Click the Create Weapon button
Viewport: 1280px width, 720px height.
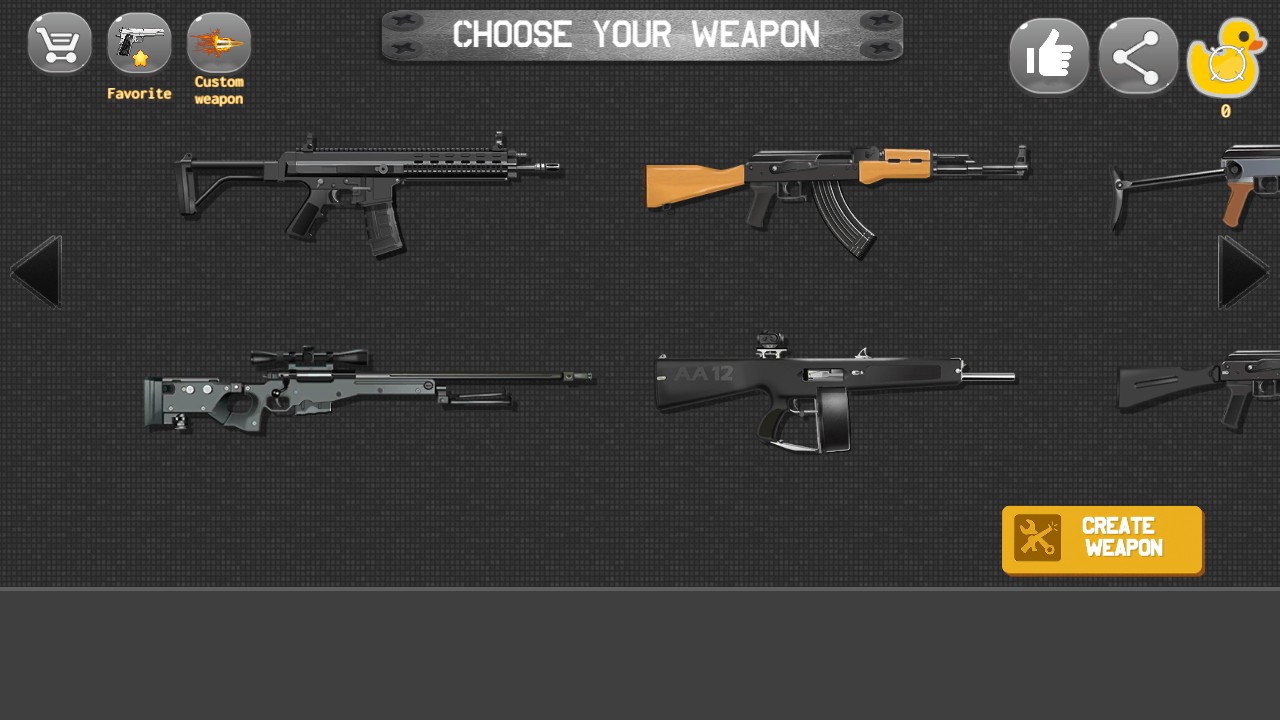[1102, 540]
